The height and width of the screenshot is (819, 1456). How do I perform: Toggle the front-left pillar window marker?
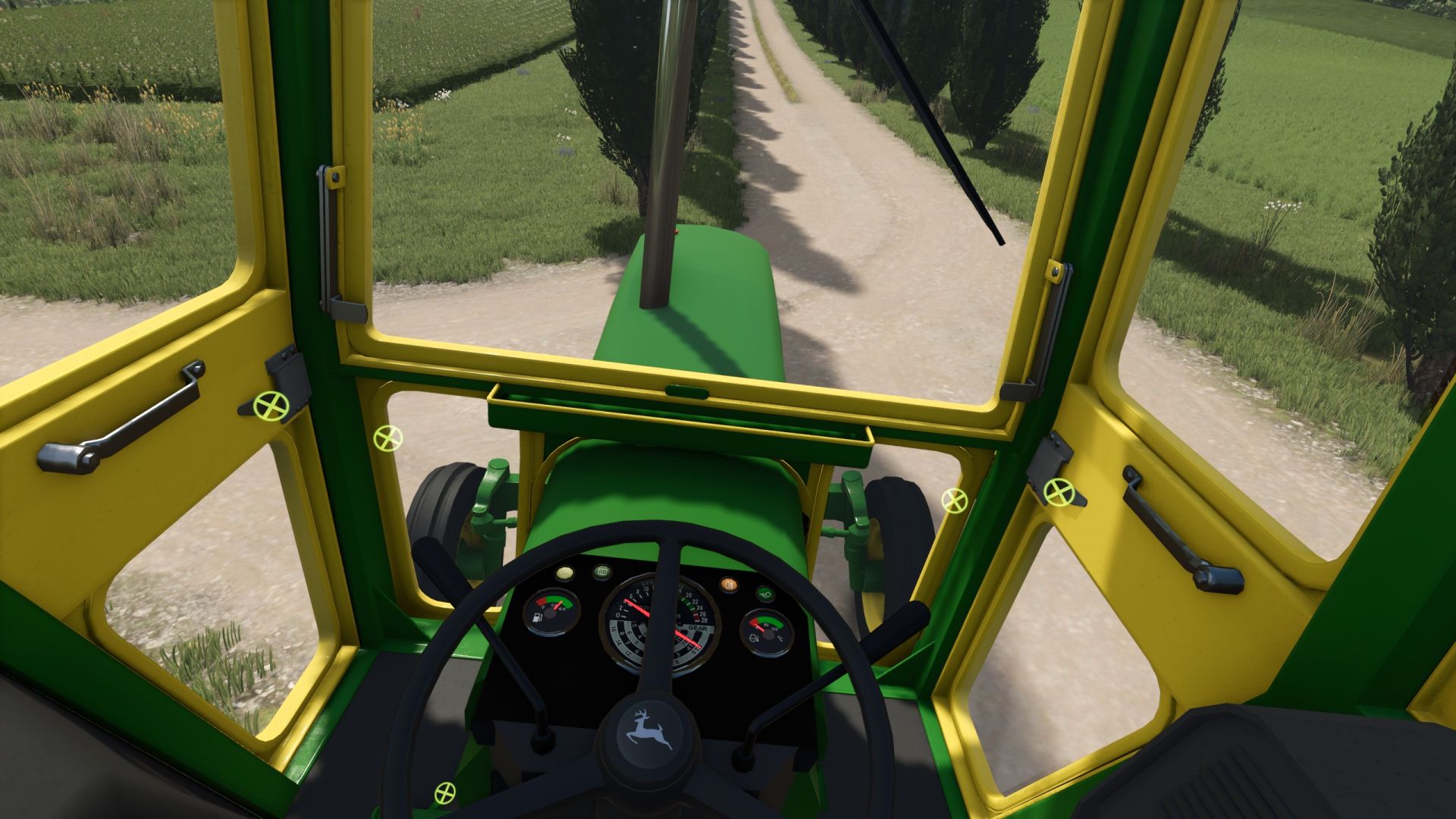pyautogui.click(x=388, y=438)
